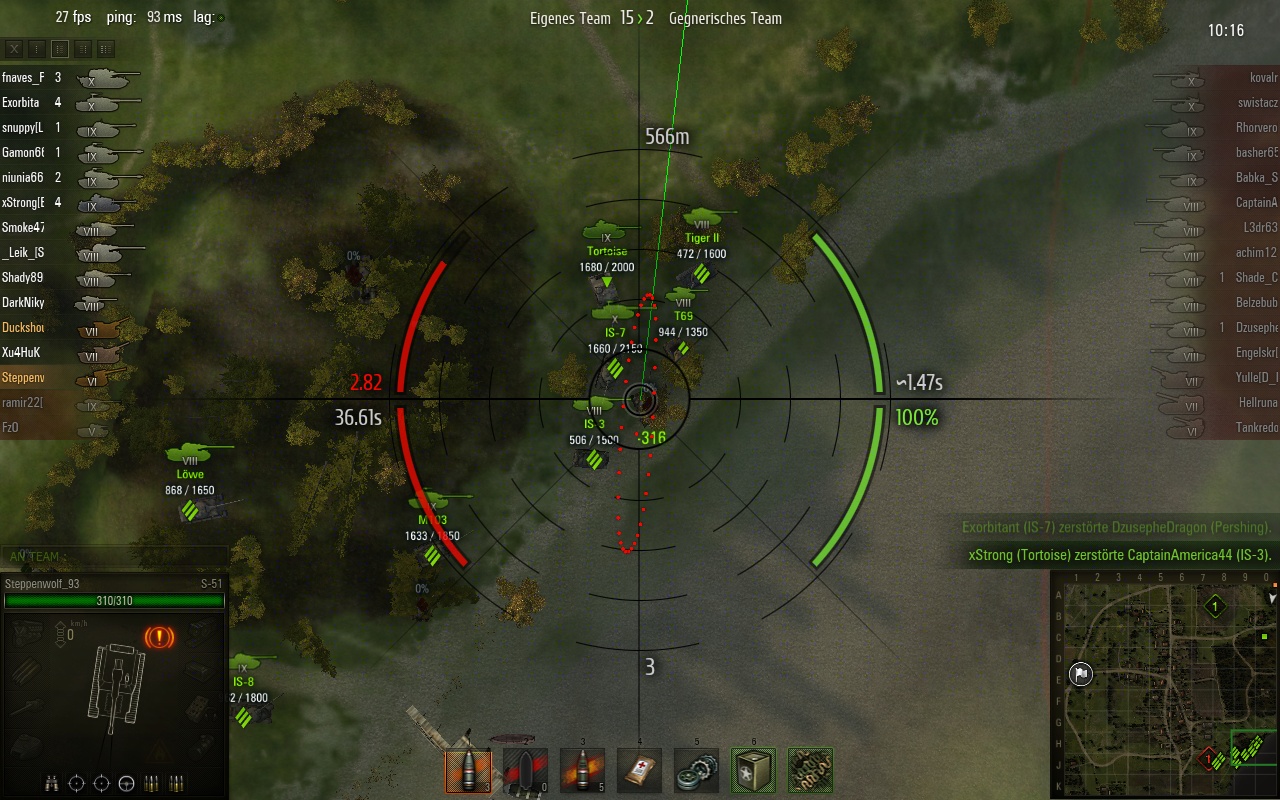Click the engine module icon in damage panel
The height and width of the screenshot is (800, 1280).
pos(27,632)
